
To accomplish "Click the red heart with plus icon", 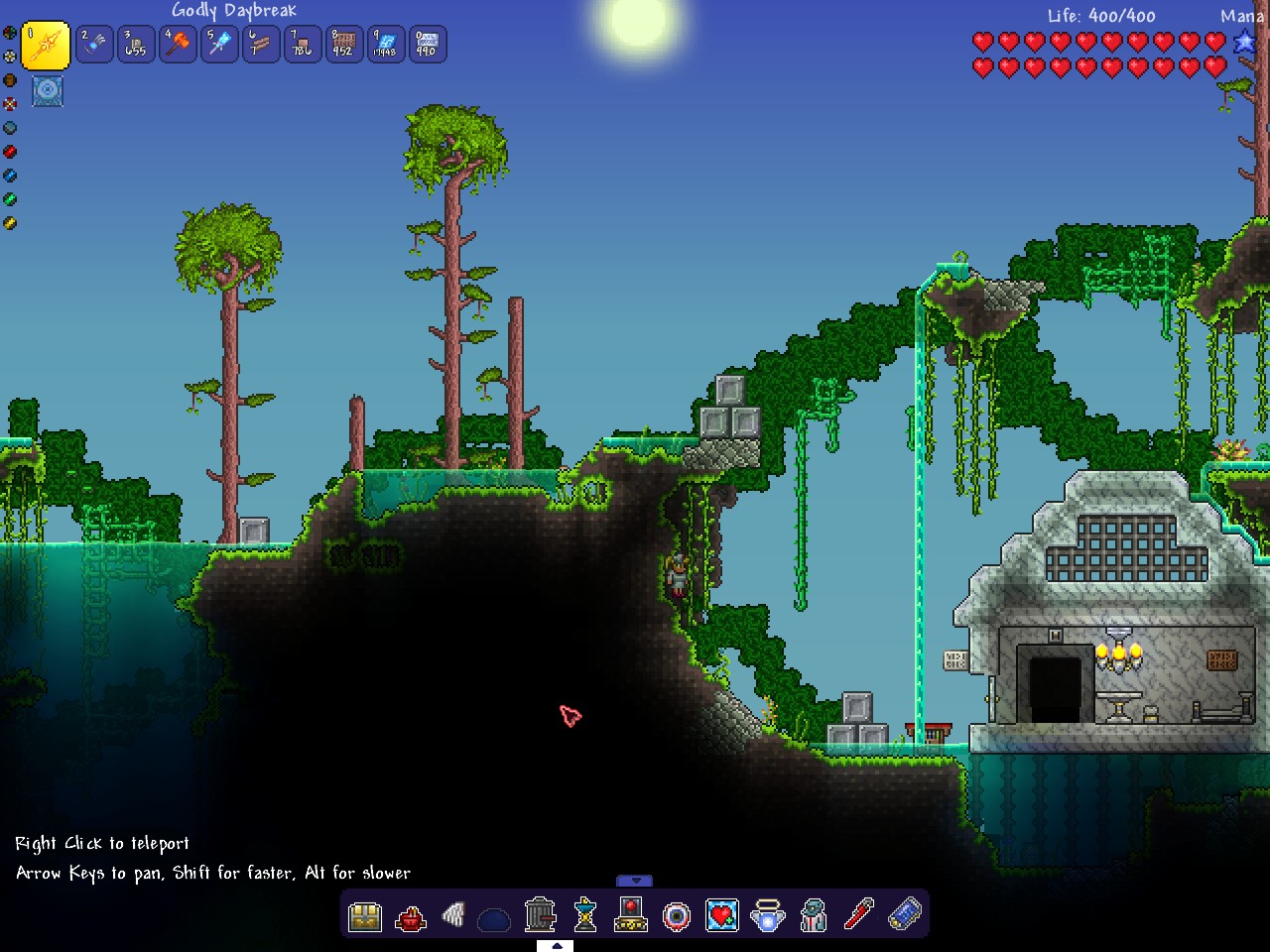I will 722,914.
